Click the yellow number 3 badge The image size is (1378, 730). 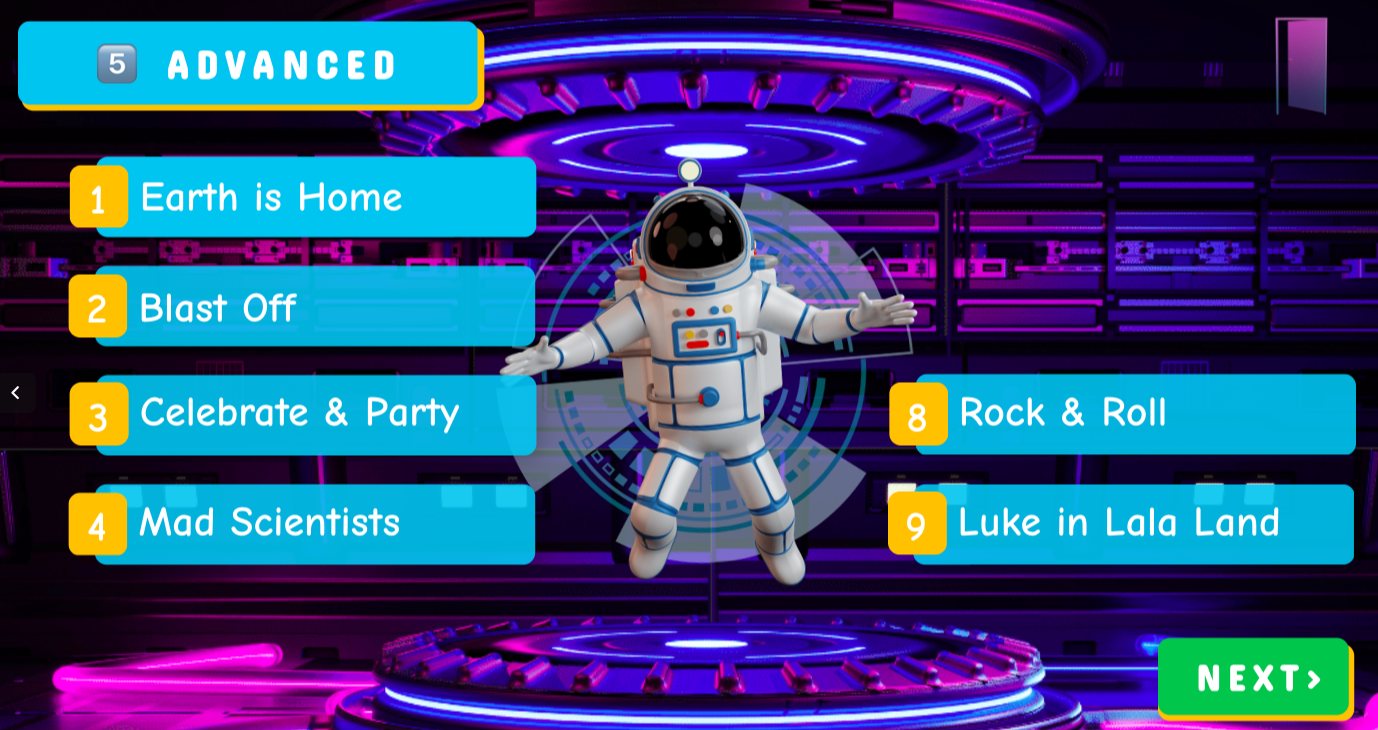click(x=98, y=416)
